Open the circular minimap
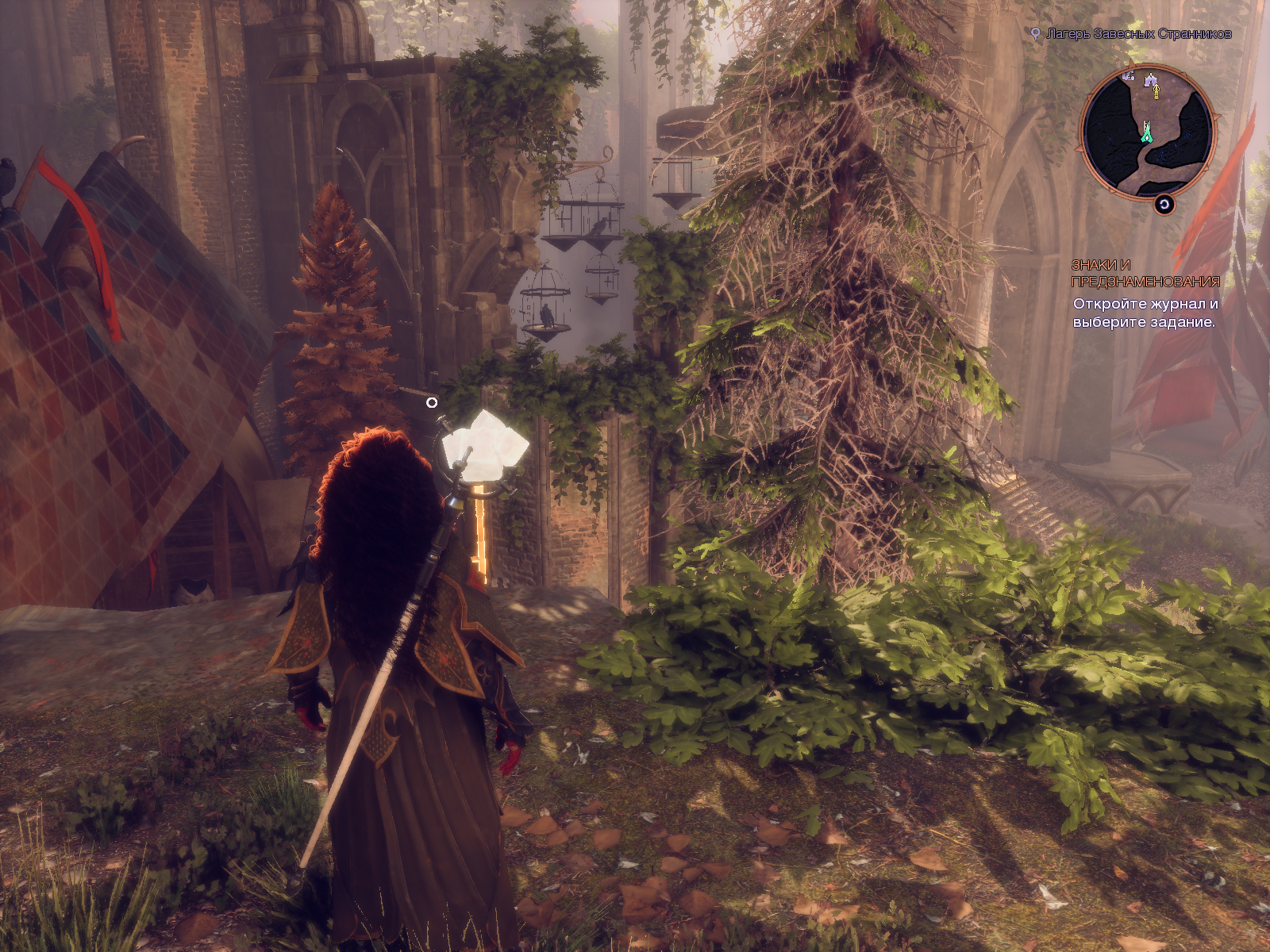 (x=1146, y=132)
